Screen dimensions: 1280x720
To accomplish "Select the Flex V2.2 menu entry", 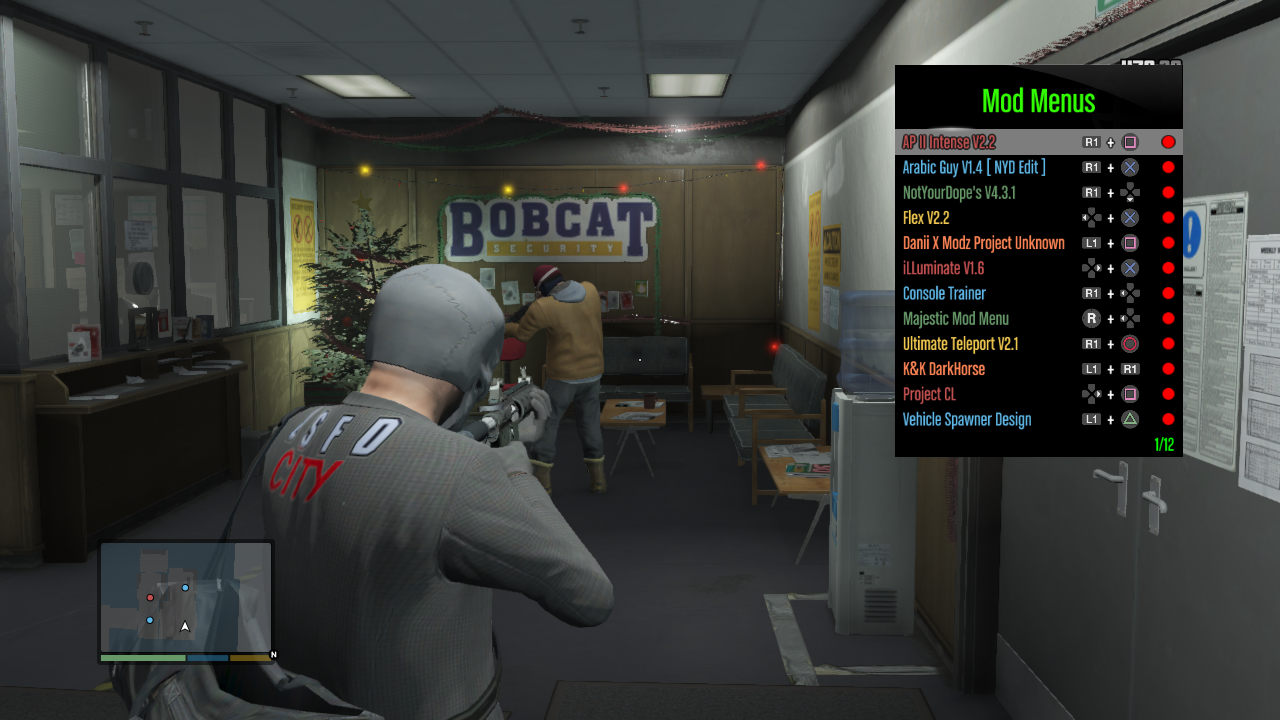I will tap(926, 218).
